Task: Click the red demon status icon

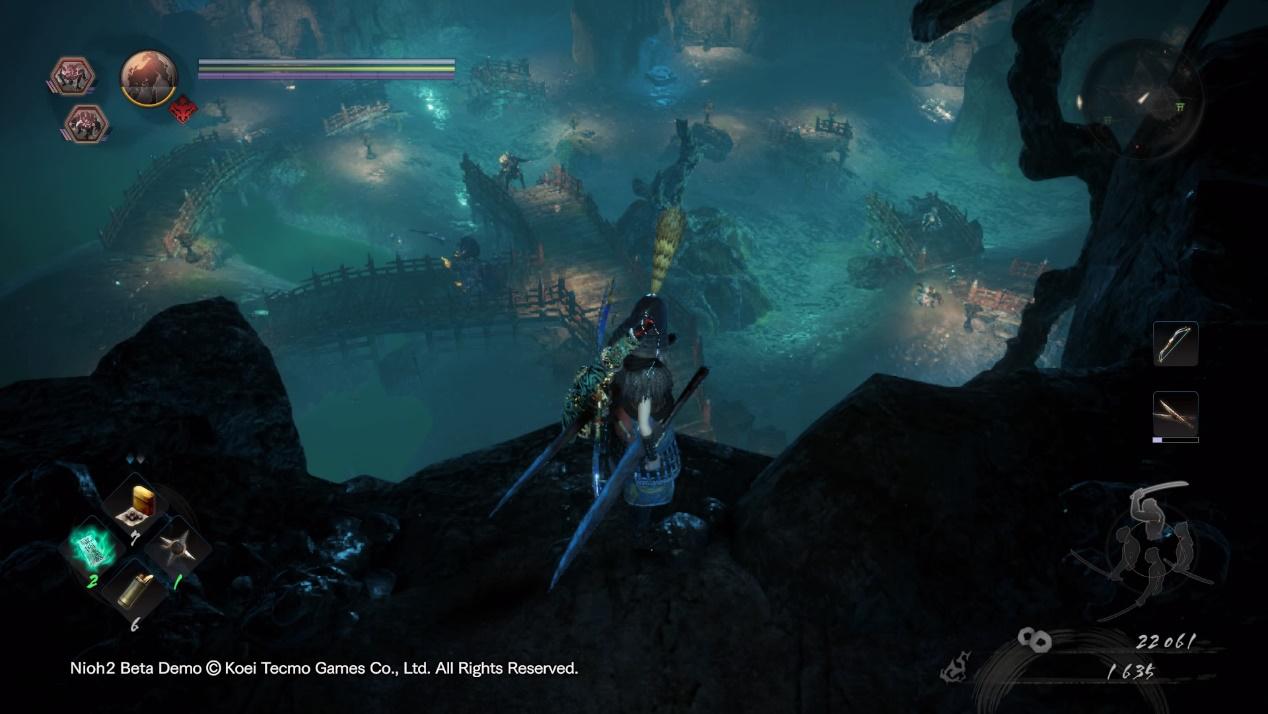Action: [182, 113]
